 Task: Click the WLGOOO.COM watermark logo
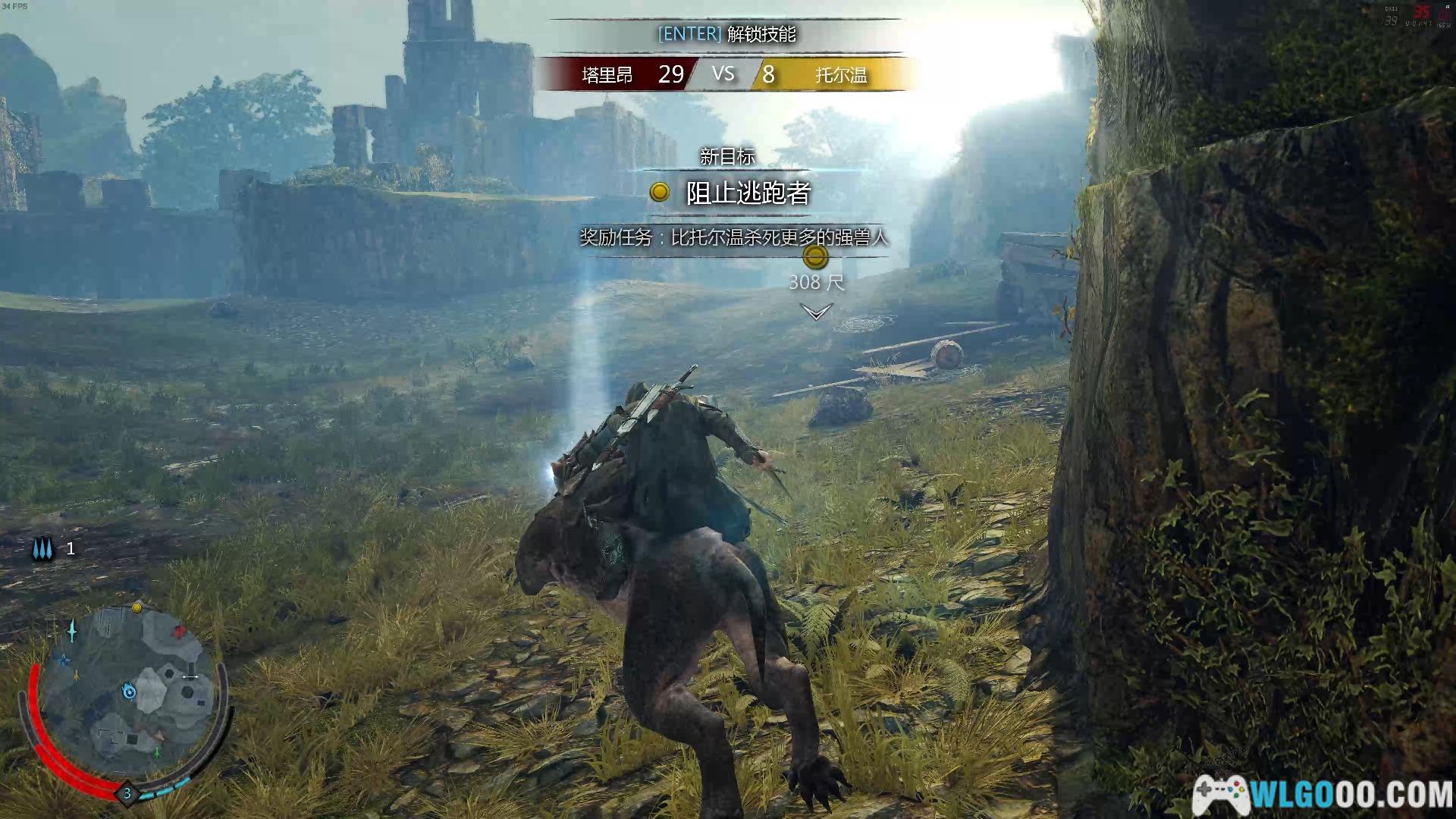click(1323, 795)
